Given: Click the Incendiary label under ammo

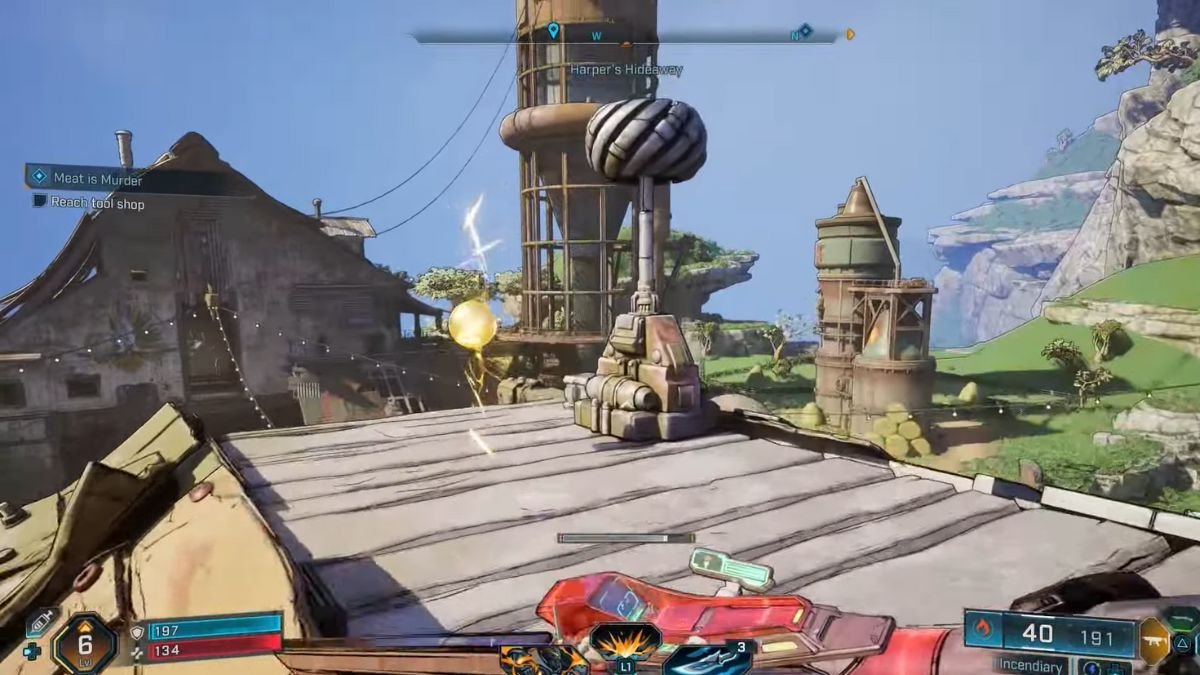Looking at the screenshot, I should pos(1029,665).
